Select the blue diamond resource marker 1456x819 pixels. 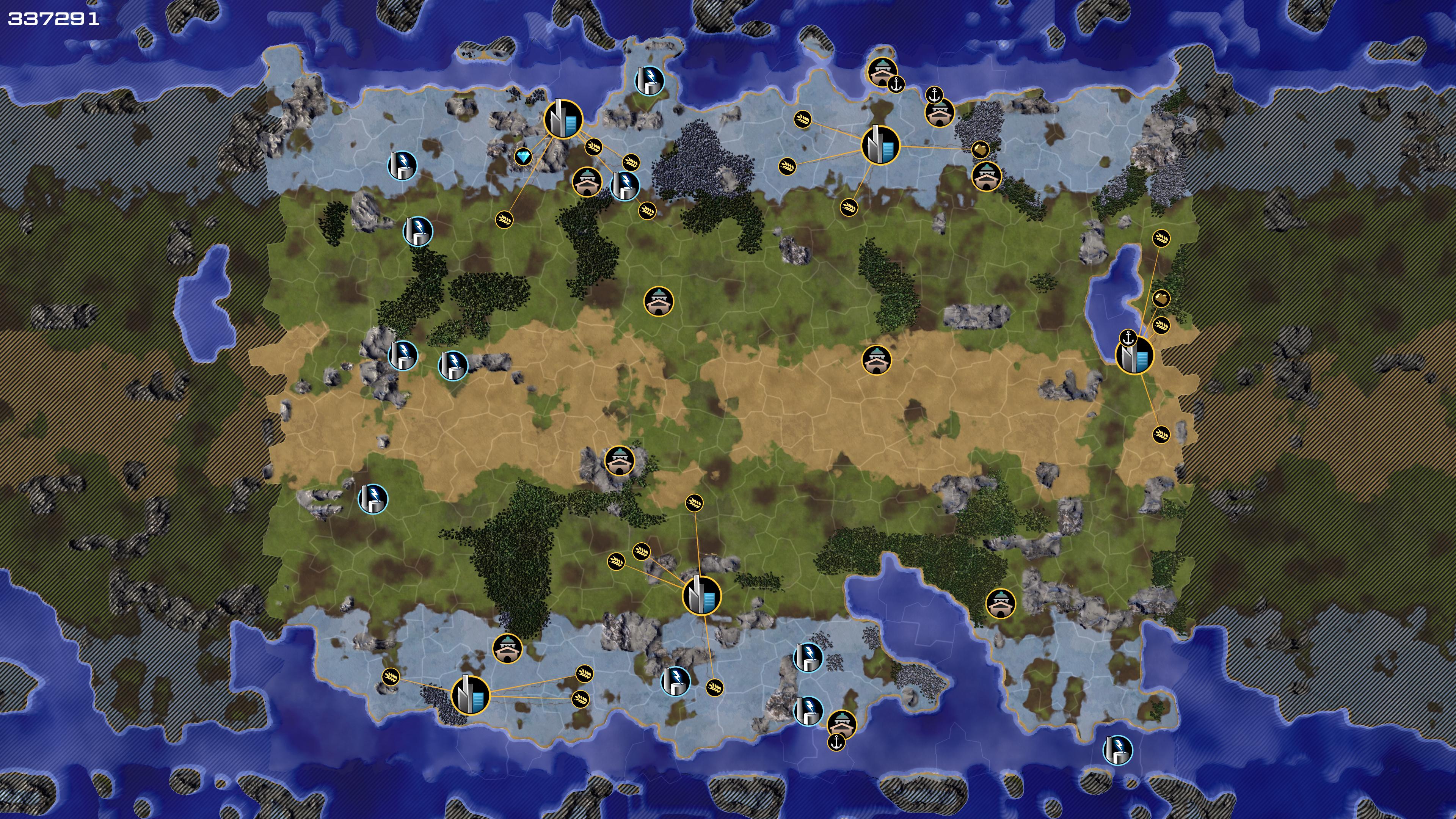pos(523,157)
